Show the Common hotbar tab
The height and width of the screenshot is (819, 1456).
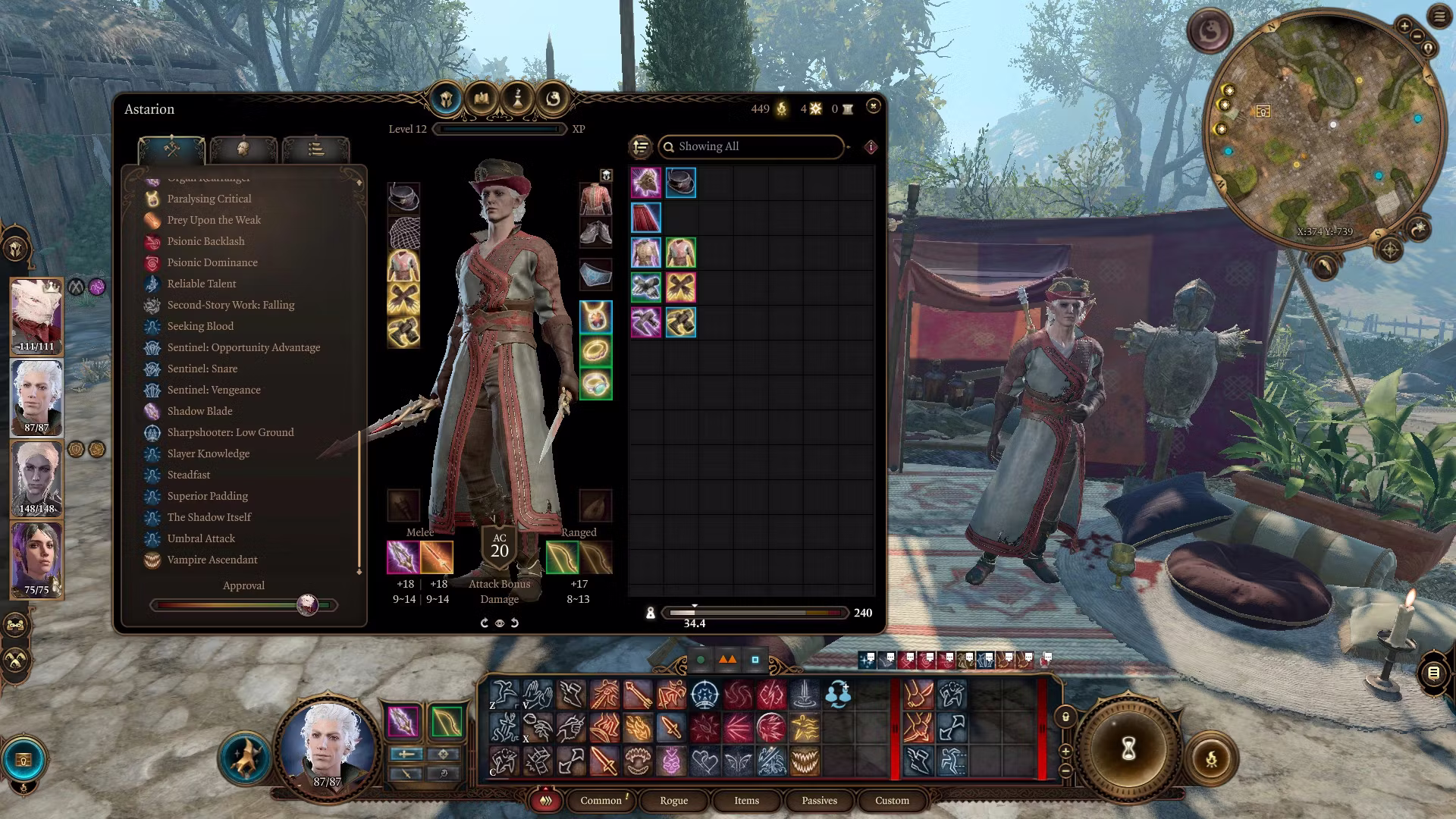click(x=601, y=800)
